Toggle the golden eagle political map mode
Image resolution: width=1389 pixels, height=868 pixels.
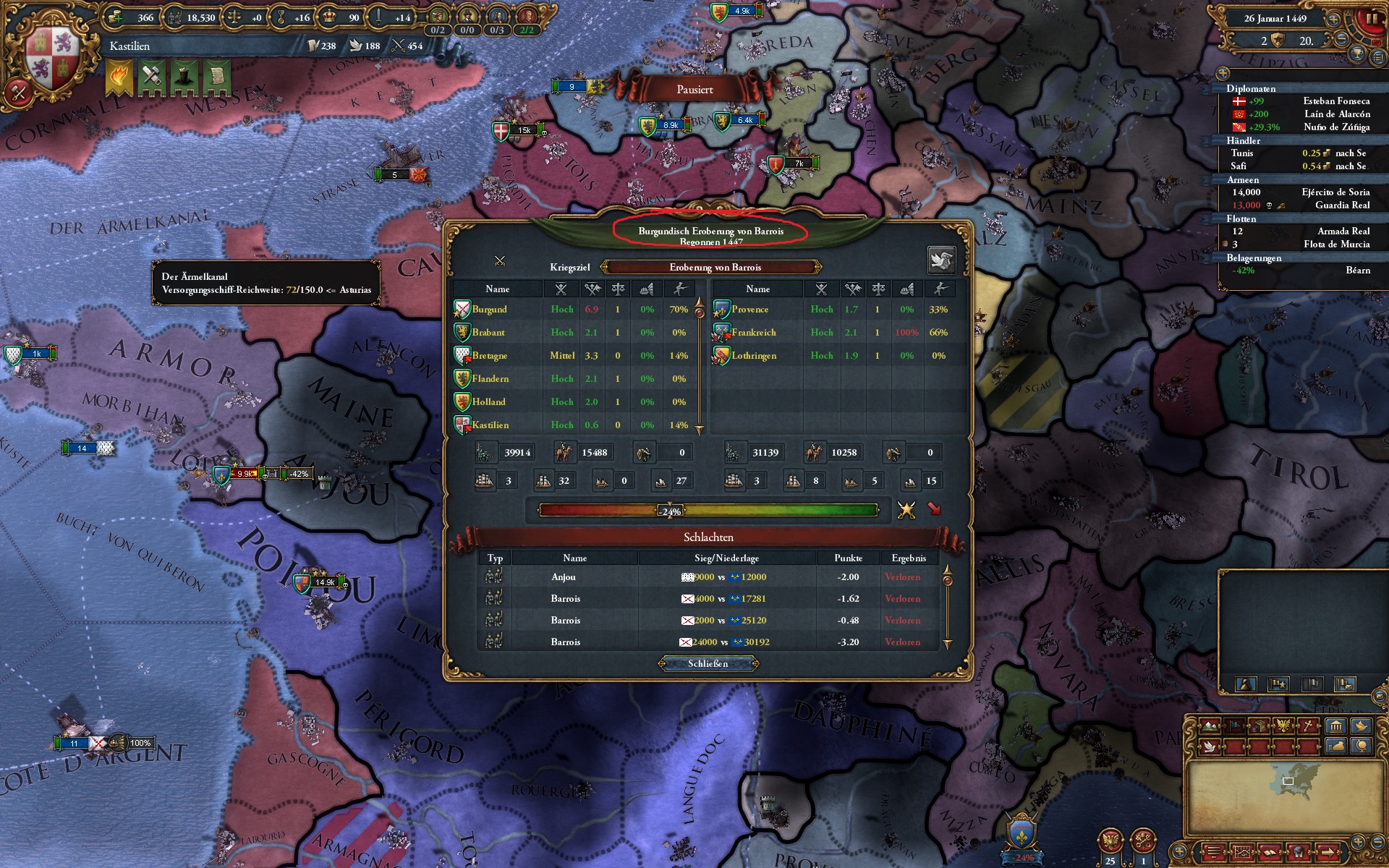pyautogui.click(x=1282, y=725)
